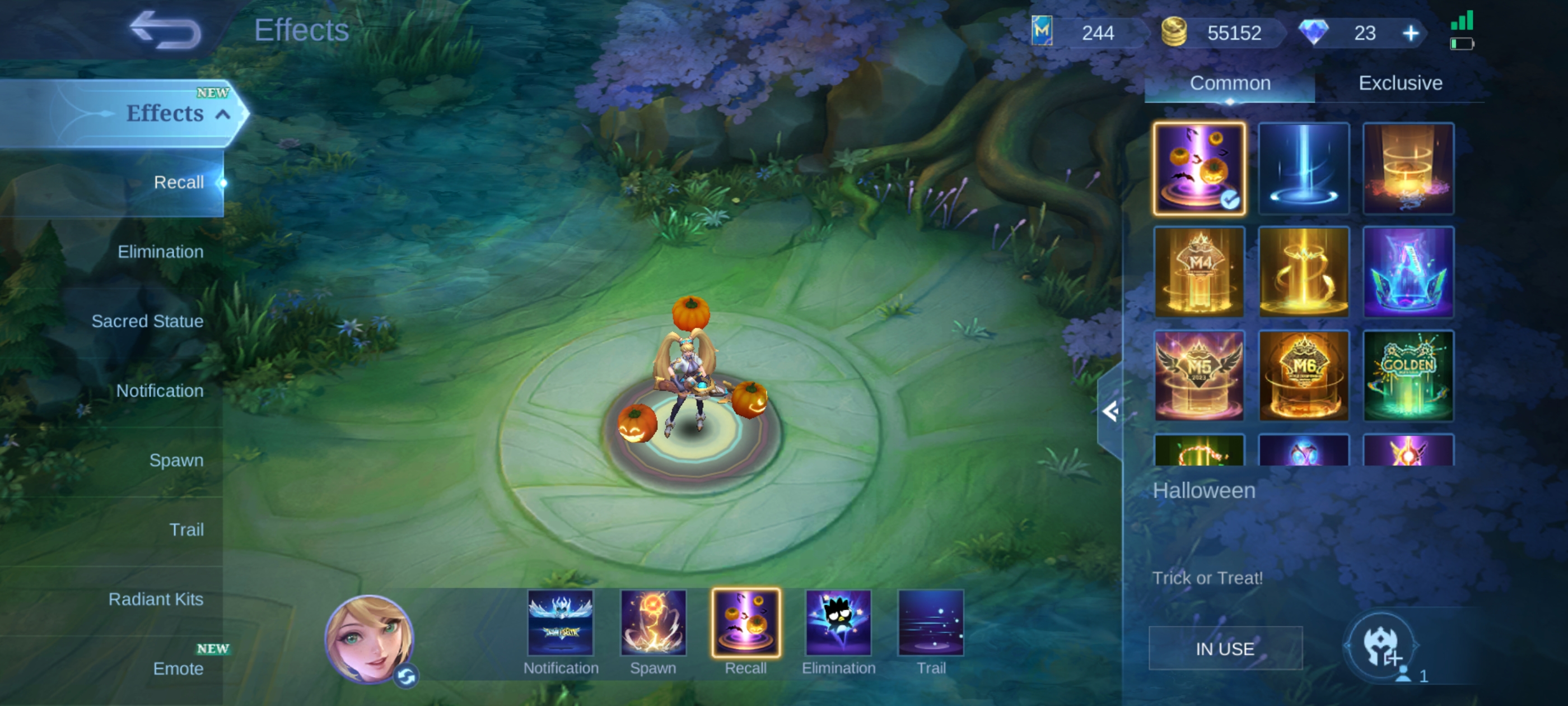Choose Radiant Kits from the sidebar
Image resolution: width=1568 pixels, height=706 pixels.
[x=156, y=599]
